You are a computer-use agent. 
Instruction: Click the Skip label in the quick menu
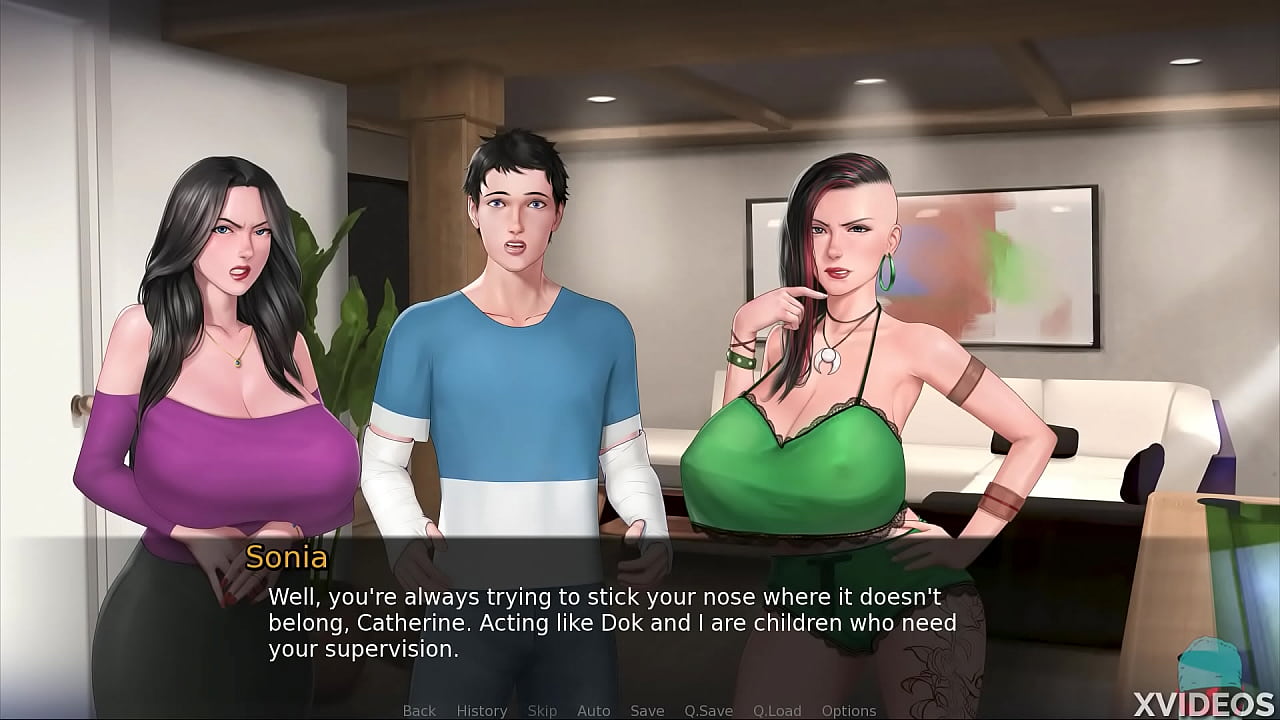click(x=543, y=710)
